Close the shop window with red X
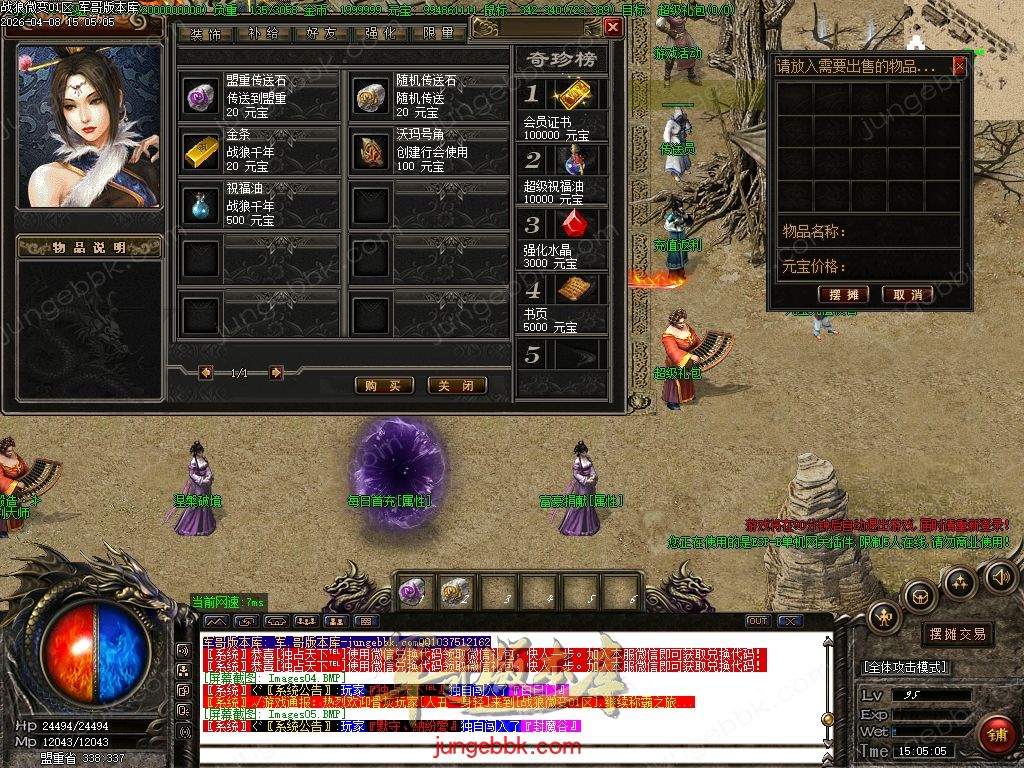1024x768 pixels. (613, 28)
